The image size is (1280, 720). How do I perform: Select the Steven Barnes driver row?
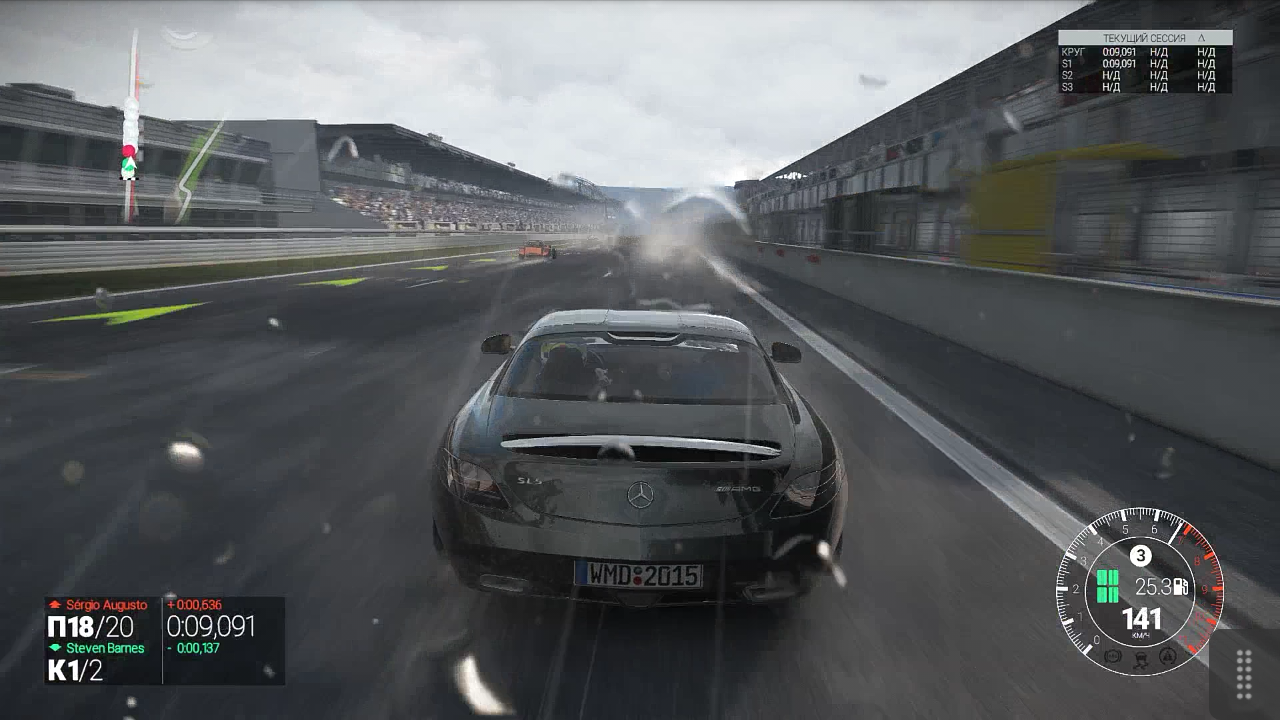point(99,648)
